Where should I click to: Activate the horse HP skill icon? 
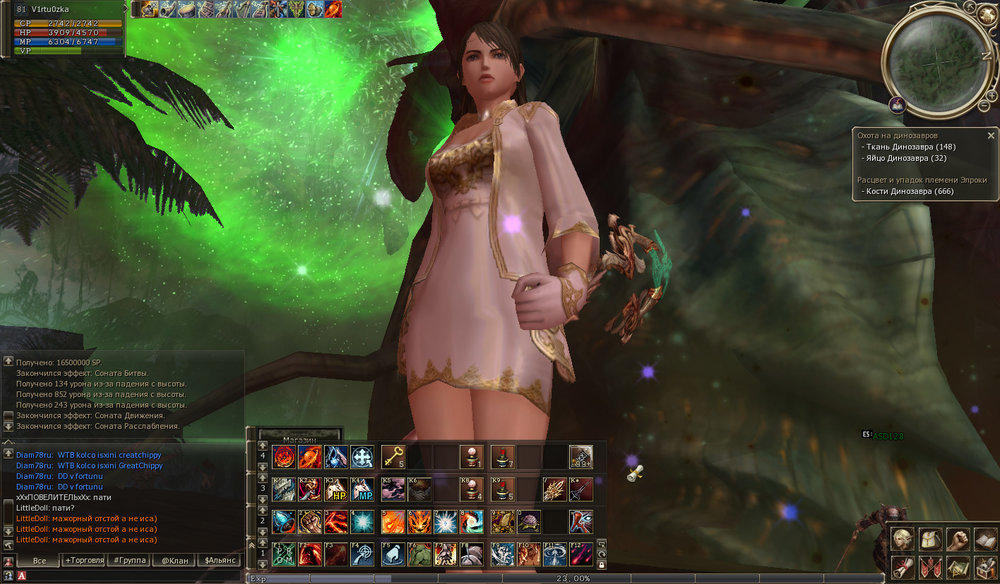click(336, 490)
